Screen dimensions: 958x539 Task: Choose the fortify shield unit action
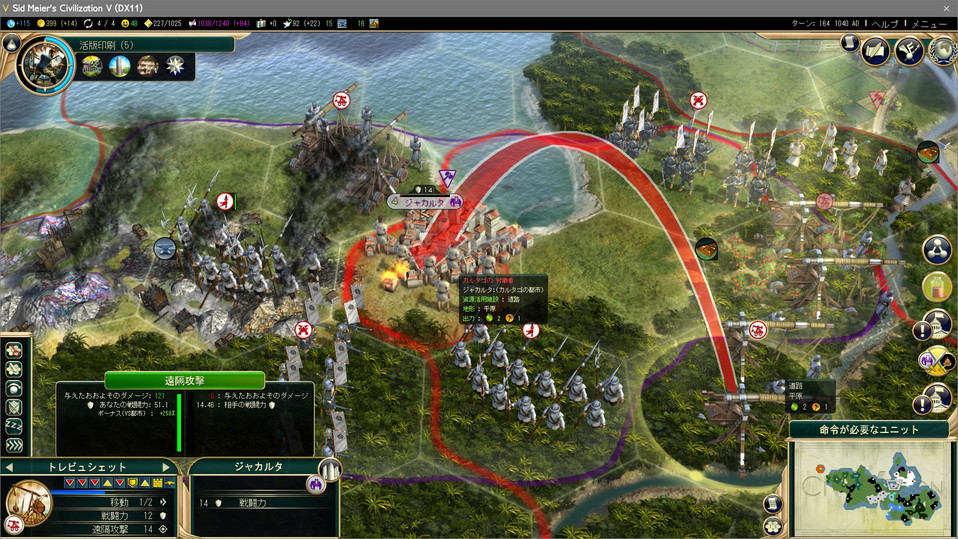pyautogui.click(x=14, y=408)
